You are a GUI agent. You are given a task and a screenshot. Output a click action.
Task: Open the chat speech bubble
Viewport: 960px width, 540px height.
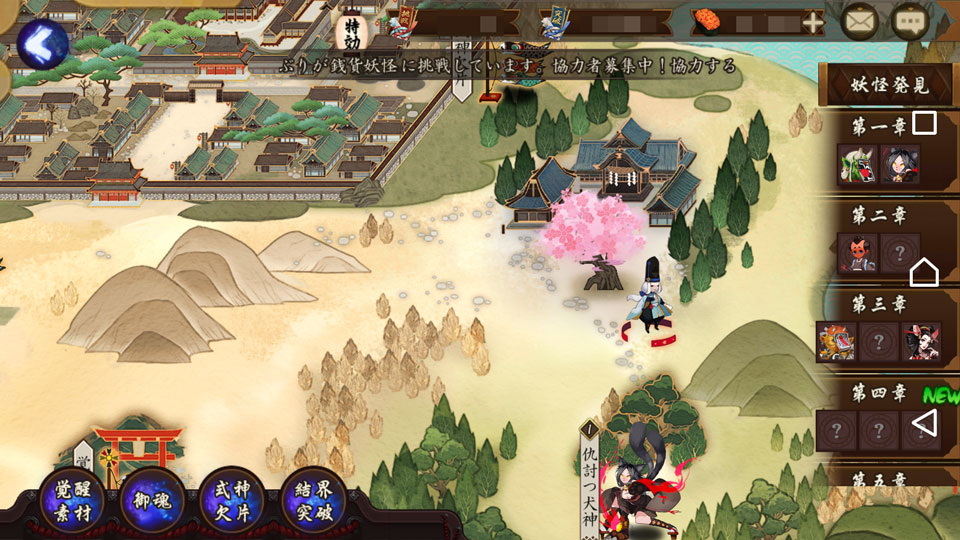910,21
